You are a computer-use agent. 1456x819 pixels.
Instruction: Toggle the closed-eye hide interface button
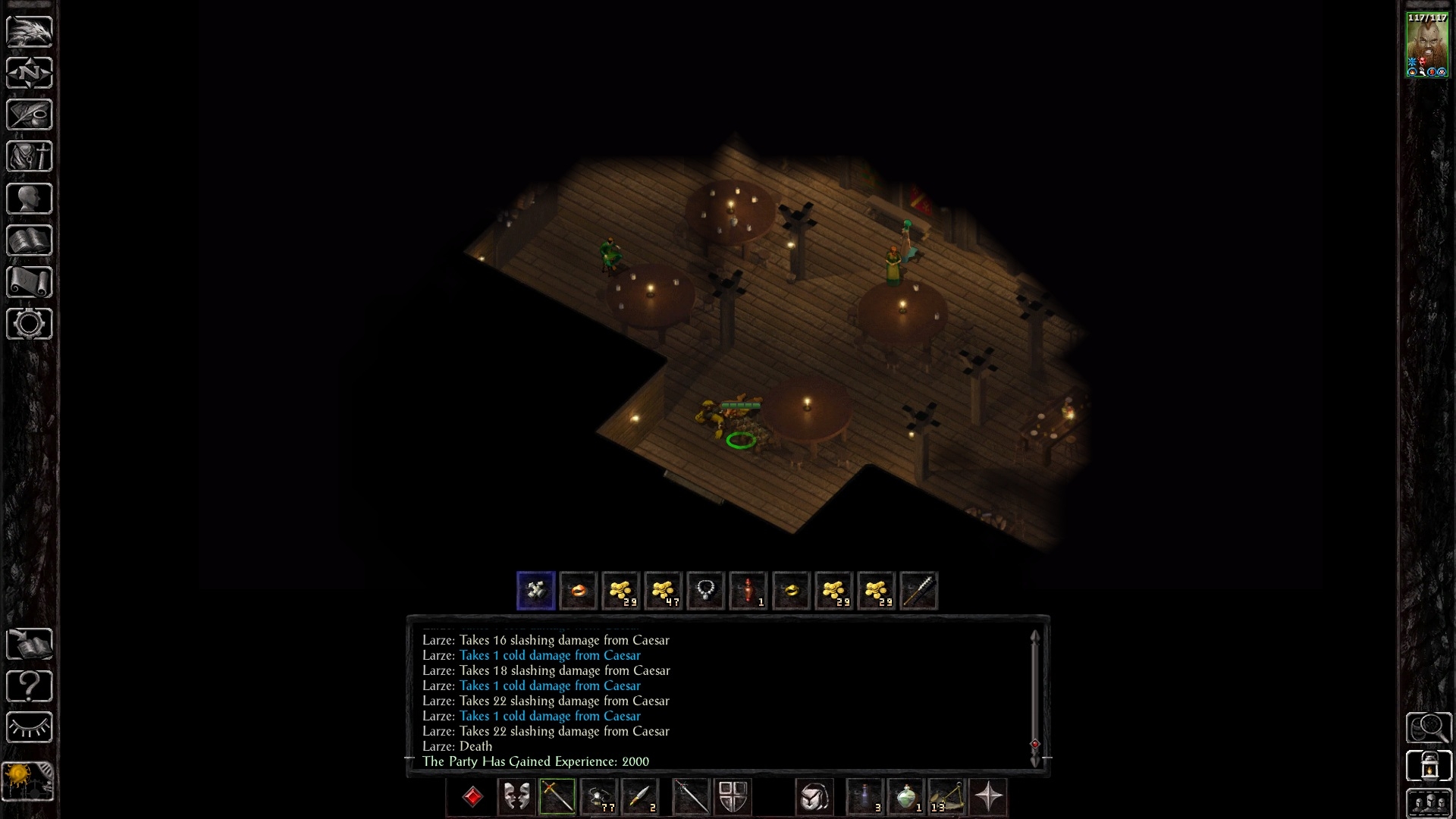30,727
